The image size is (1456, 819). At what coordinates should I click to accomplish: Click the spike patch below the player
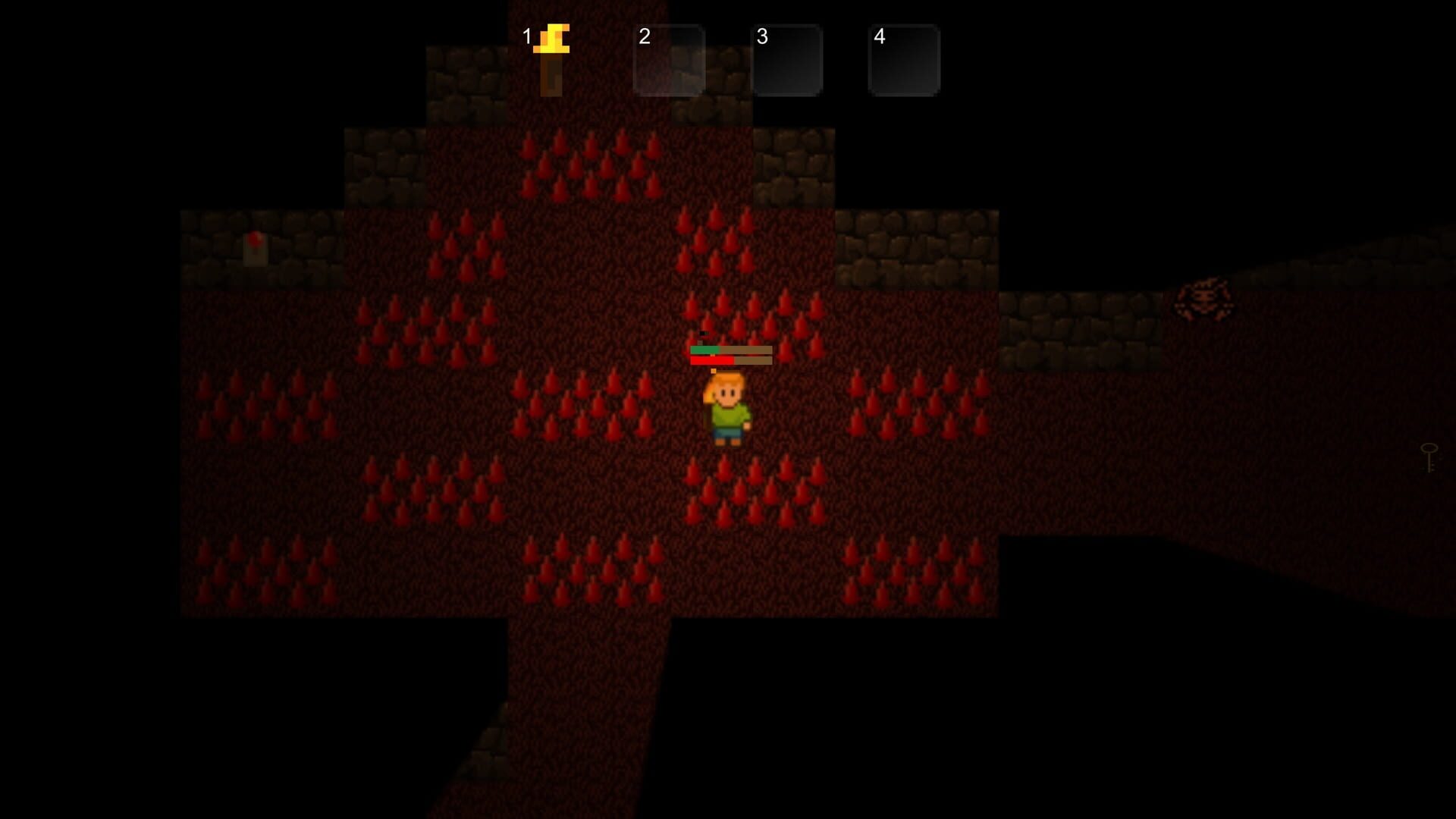(751, 485)
